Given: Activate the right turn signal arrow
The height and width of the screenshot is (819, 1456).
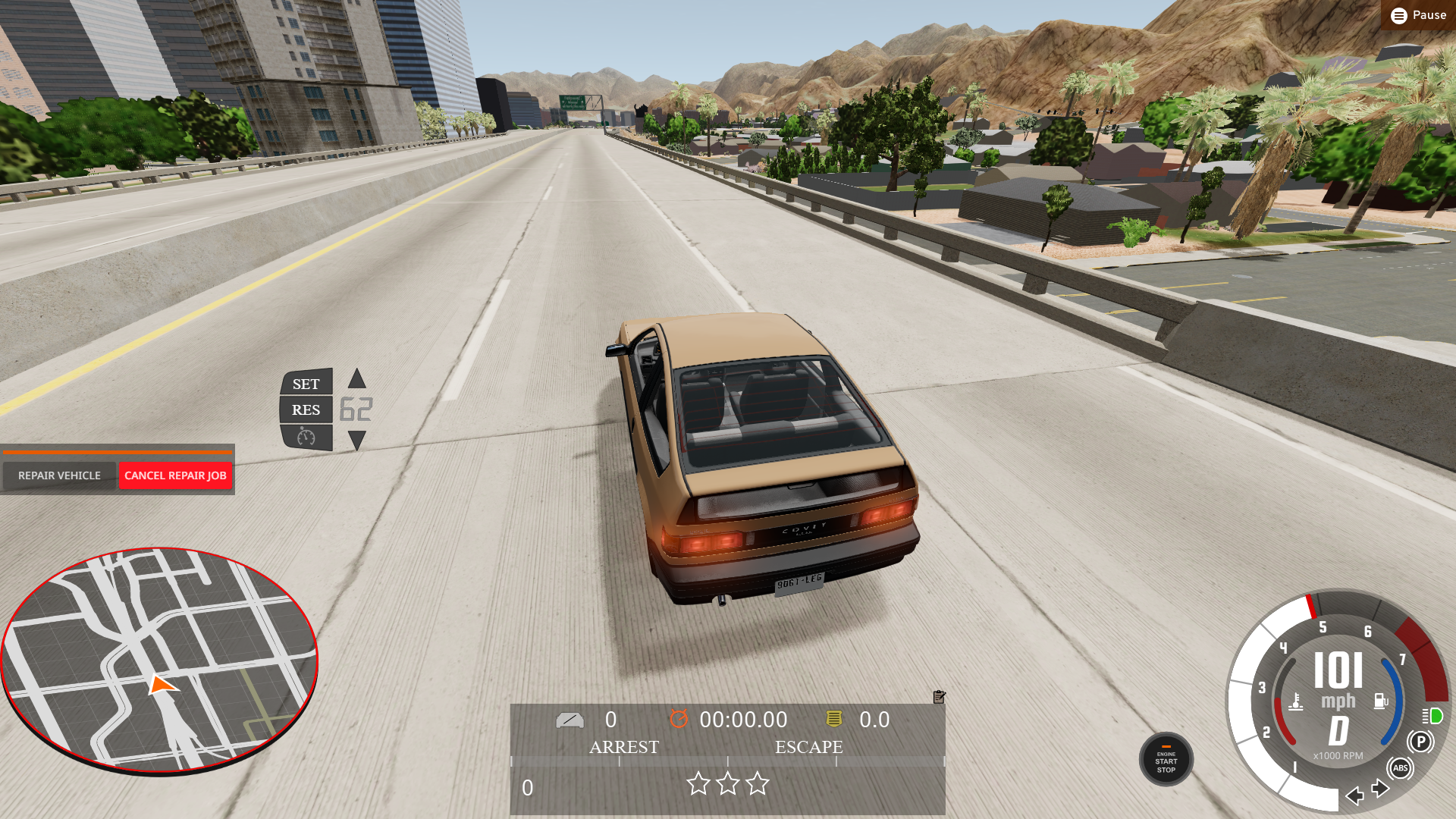Looking at the screenshot, I should 1381,789.
